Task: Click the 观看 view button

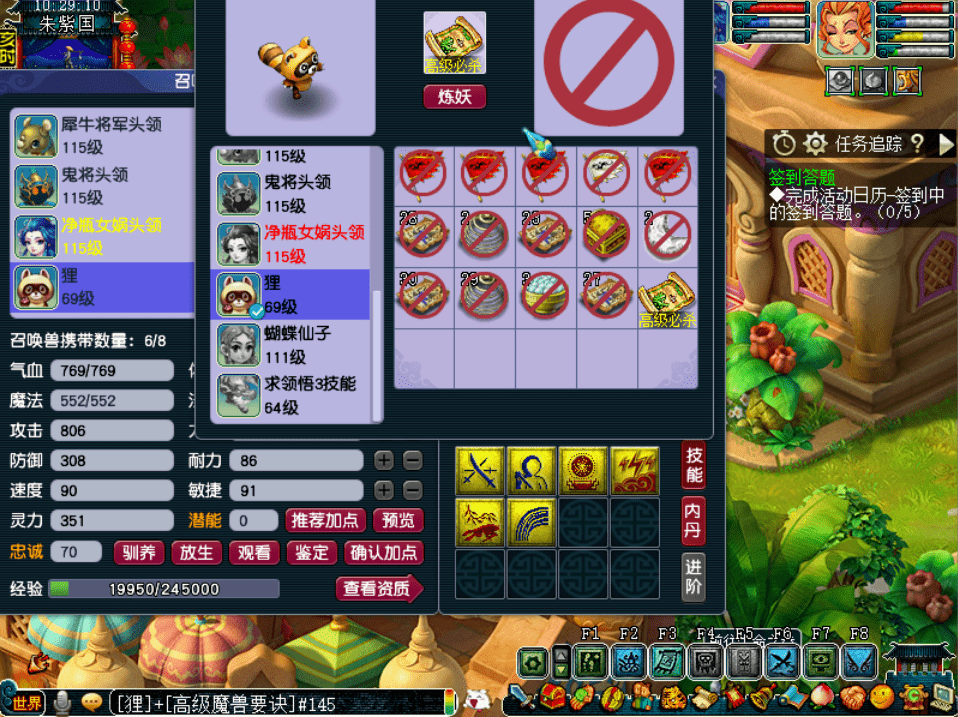Action: click(254, 553)
